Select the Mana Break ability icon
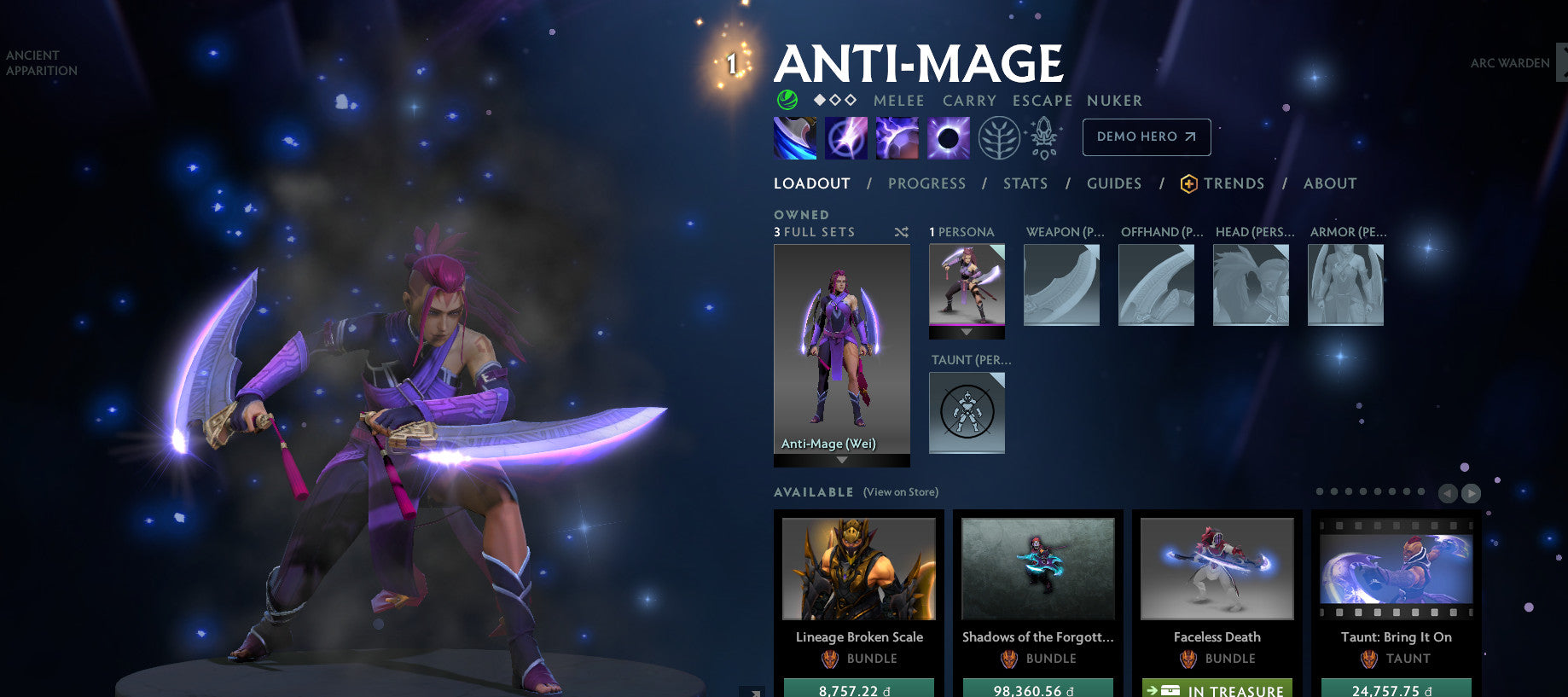Image resolution: width=1568 pixels, height=697 pixels. [794, 137]
